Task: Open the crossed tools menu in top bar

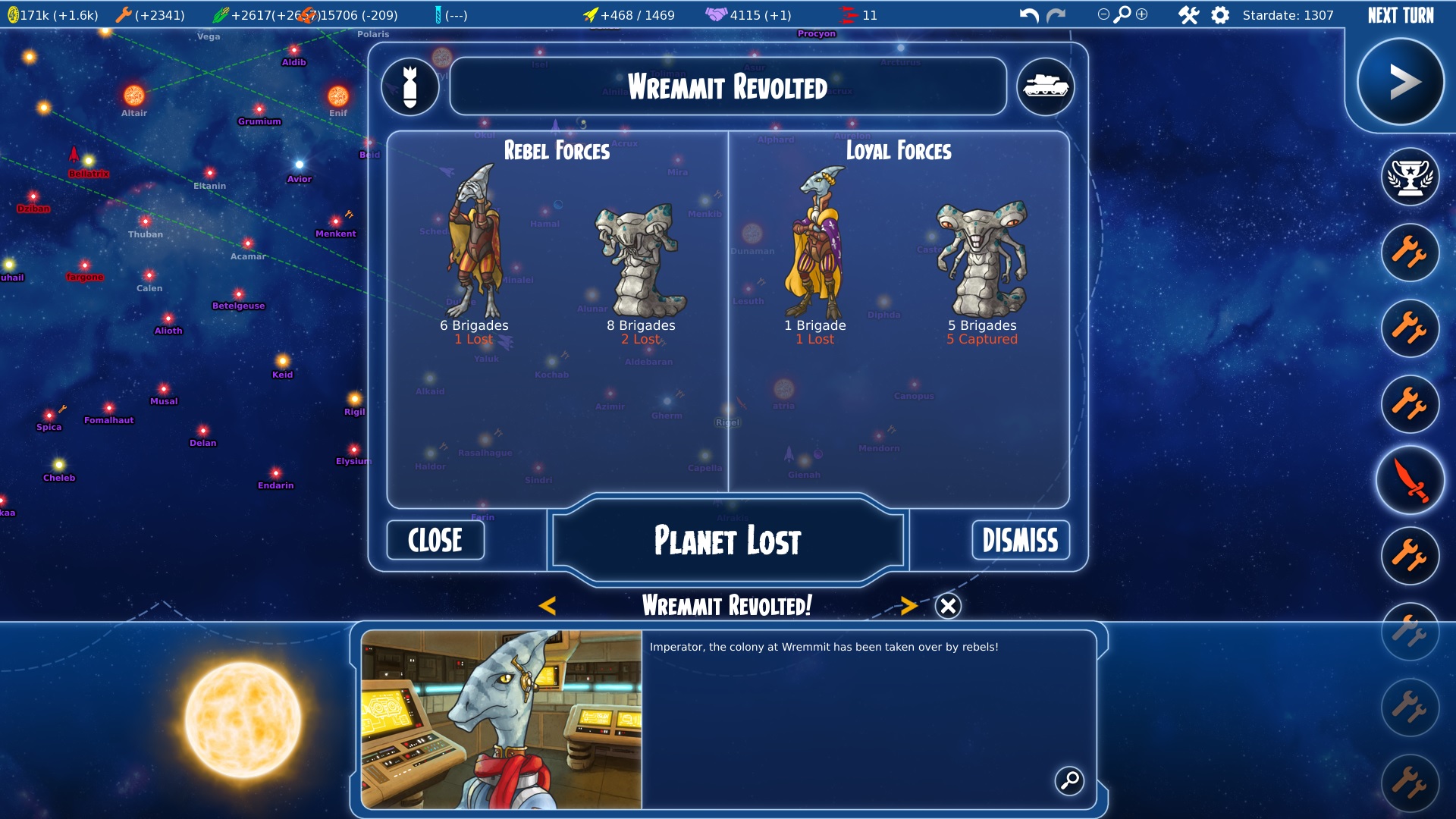Action: (x=1188, y=15)
